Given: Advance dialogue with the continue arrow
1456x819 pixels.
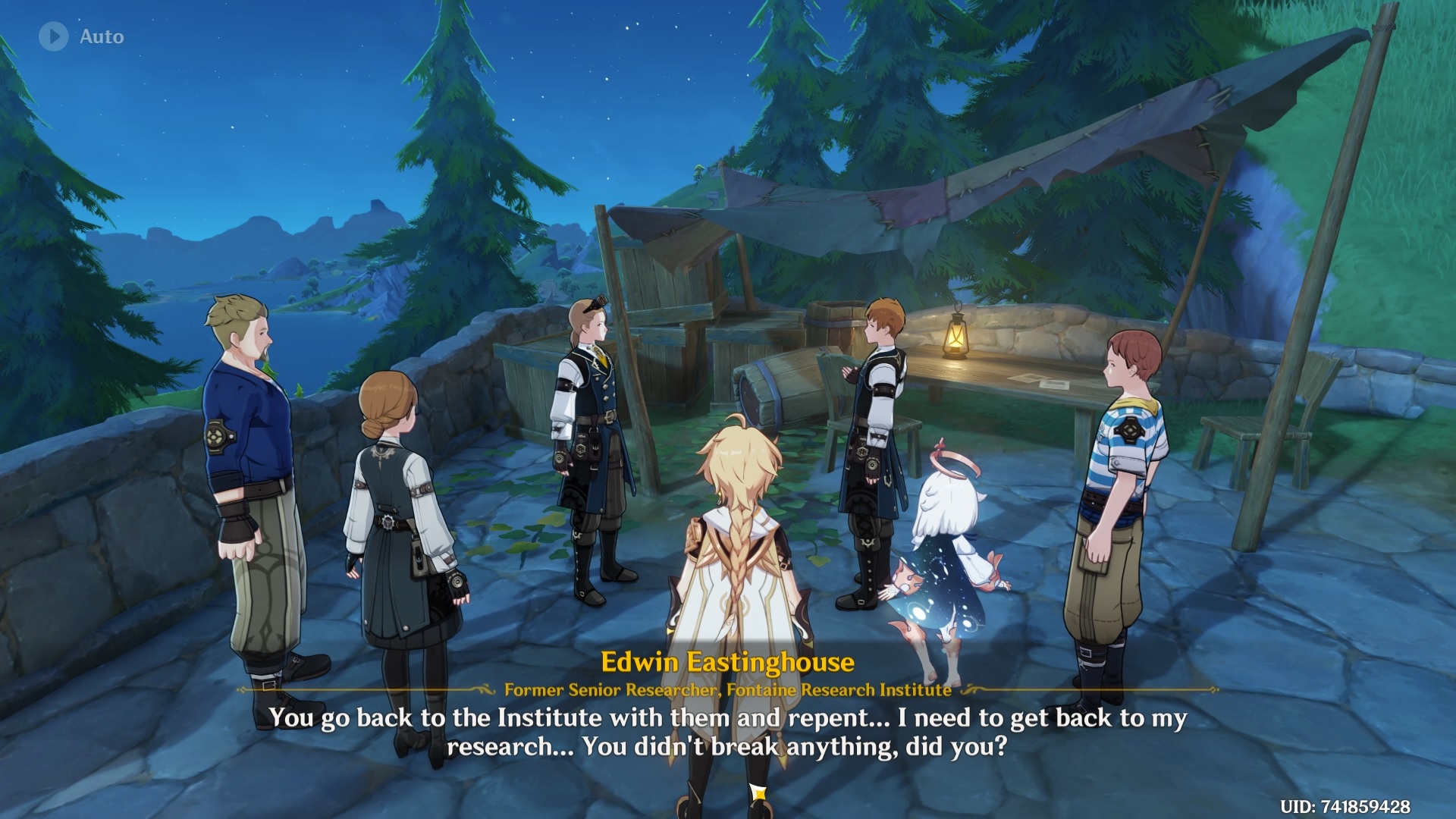Looking at the screenshot, I should [x=758, y=792].
